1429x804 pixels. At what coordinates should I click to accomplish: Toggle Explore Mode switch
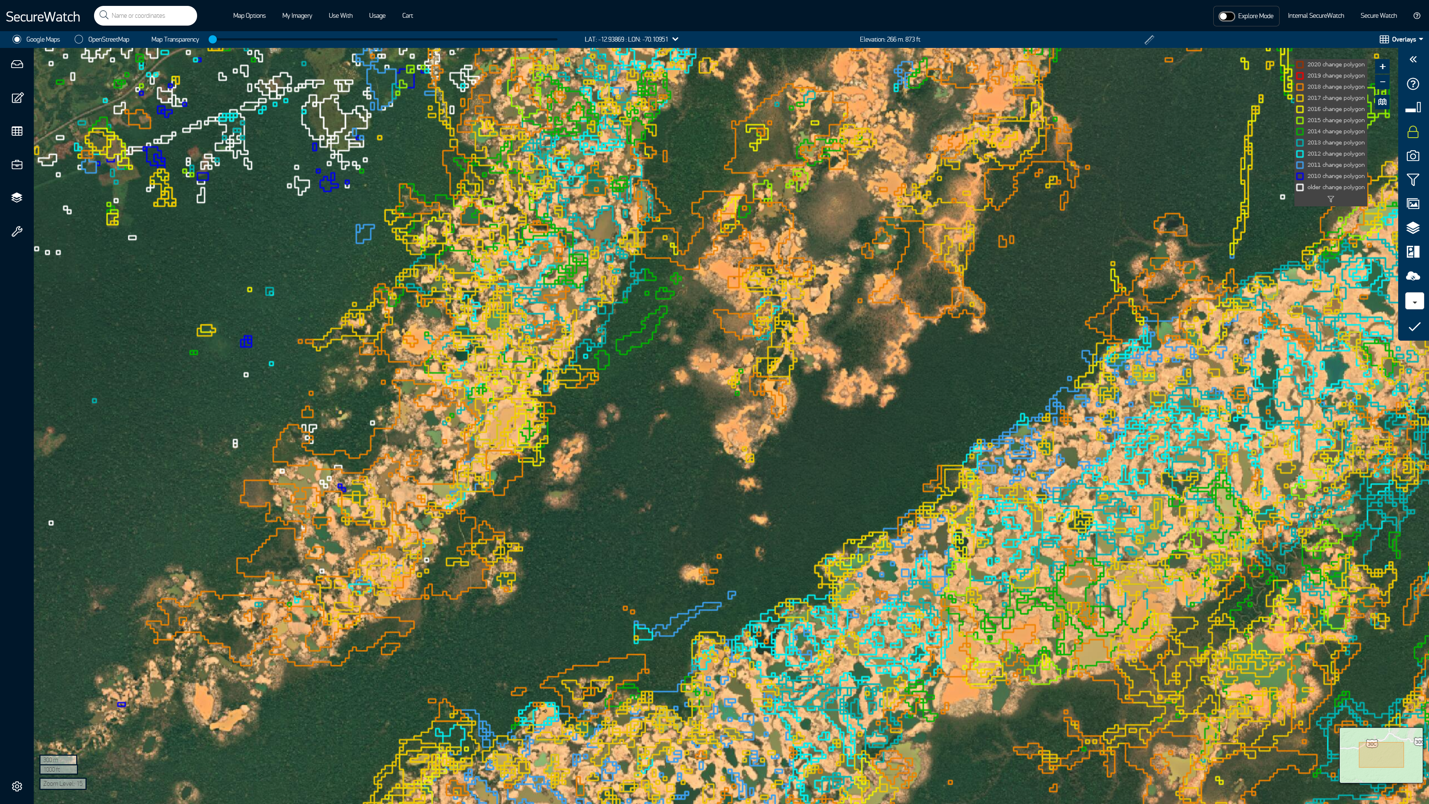click(x=1226, y=16)
